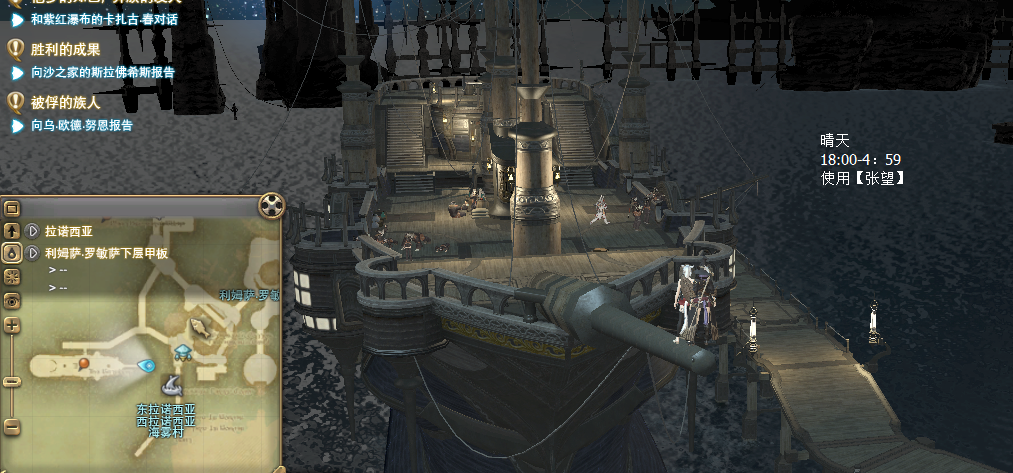The width and height of the screenshot is (1013, 473).
Task: Click the ship ferry marker on the map
Action: click(172, 385)
